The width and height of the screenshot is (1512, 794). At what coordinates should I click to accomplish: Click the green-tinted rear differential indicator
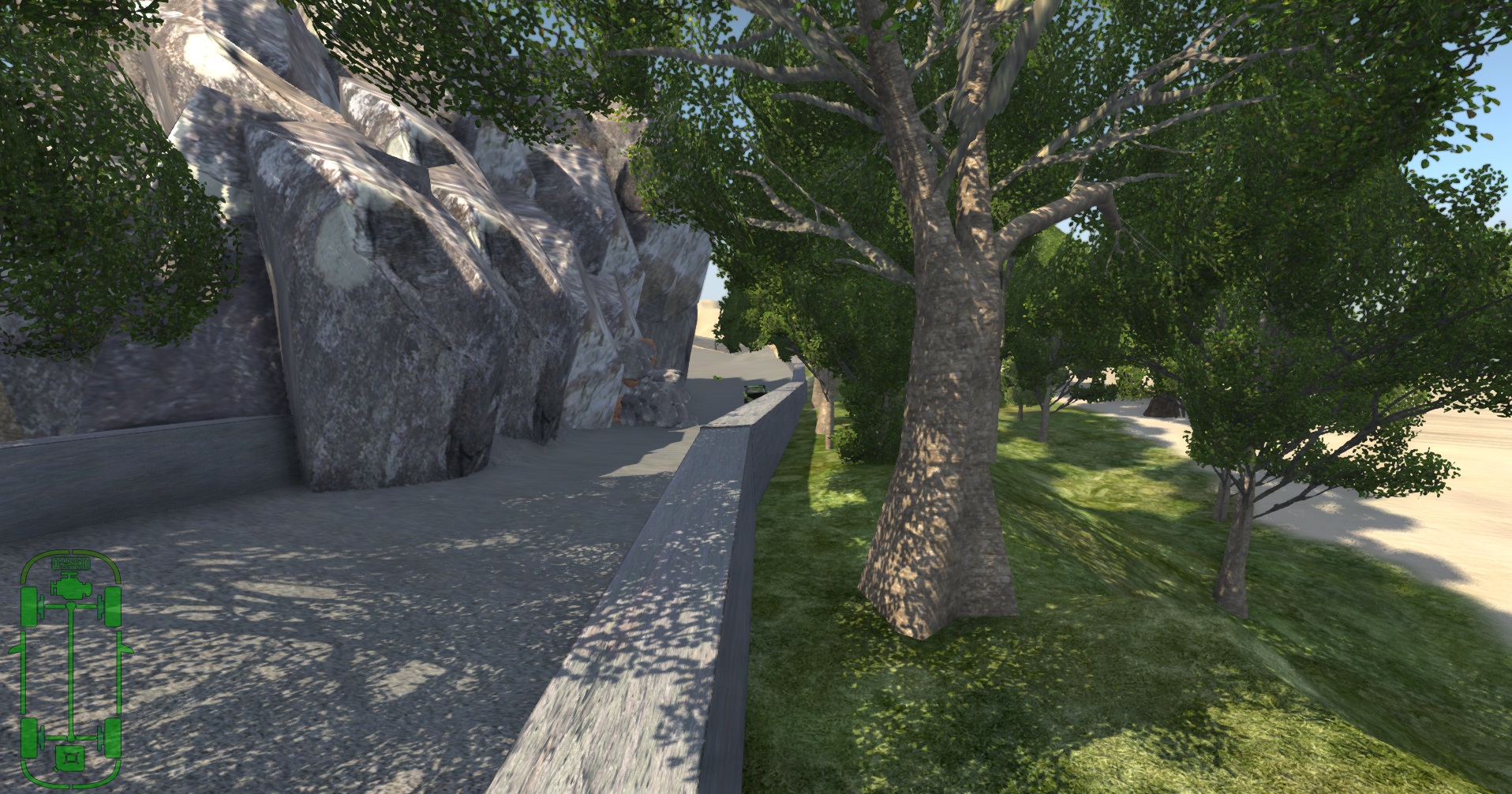[x=71, y=739]
